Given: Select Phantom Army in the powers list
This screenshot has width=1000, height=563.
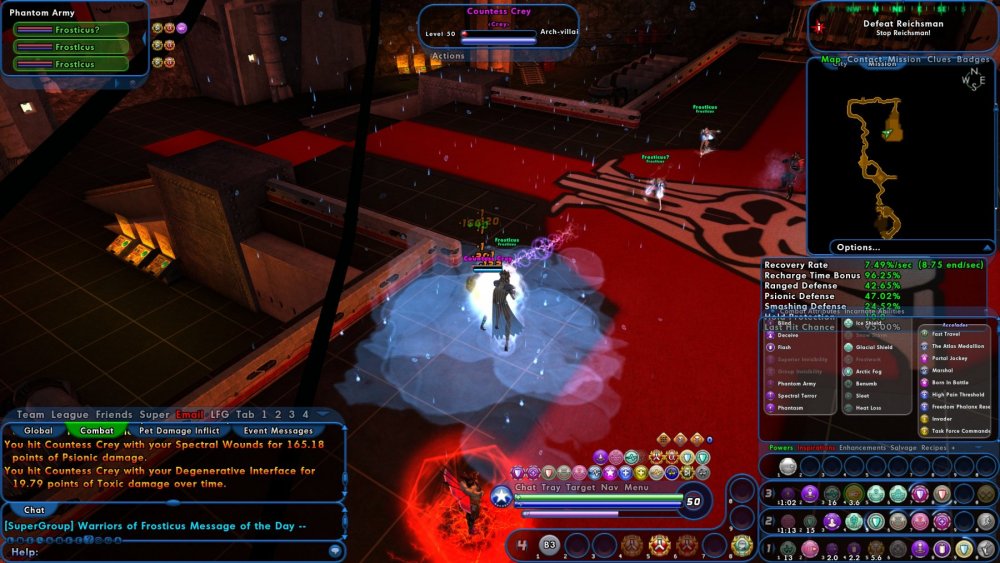Looking at the screenshot, I should [x=797, y=383].
